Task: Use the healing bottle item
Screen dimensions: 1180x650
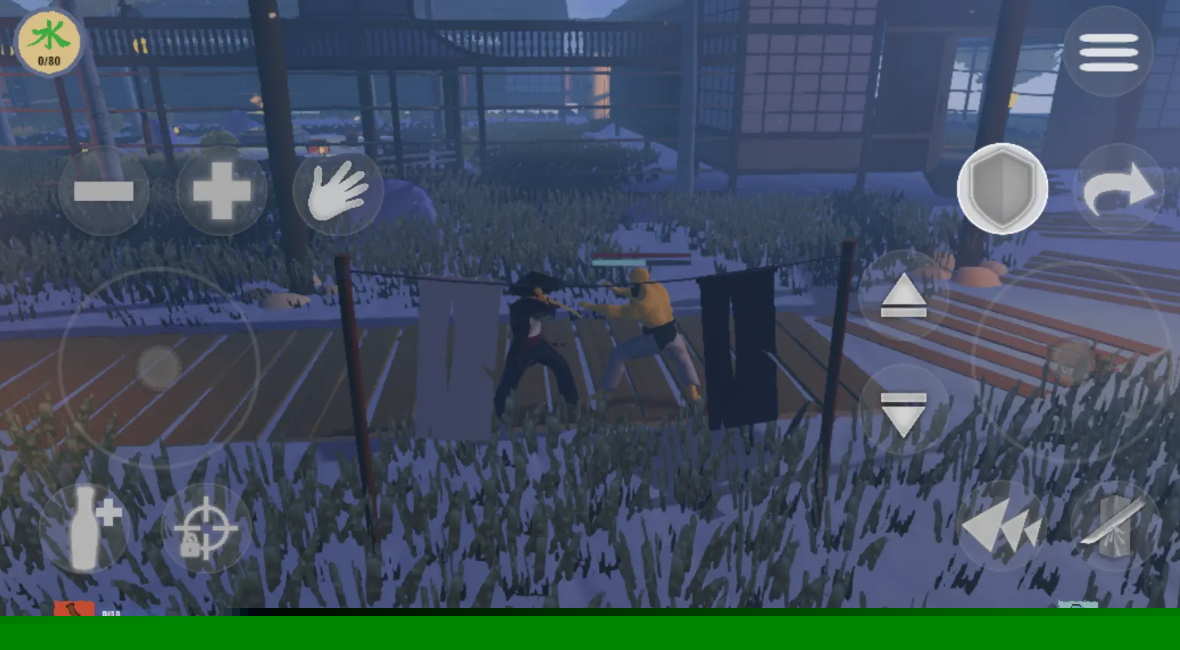Action: tap(86, 528)
